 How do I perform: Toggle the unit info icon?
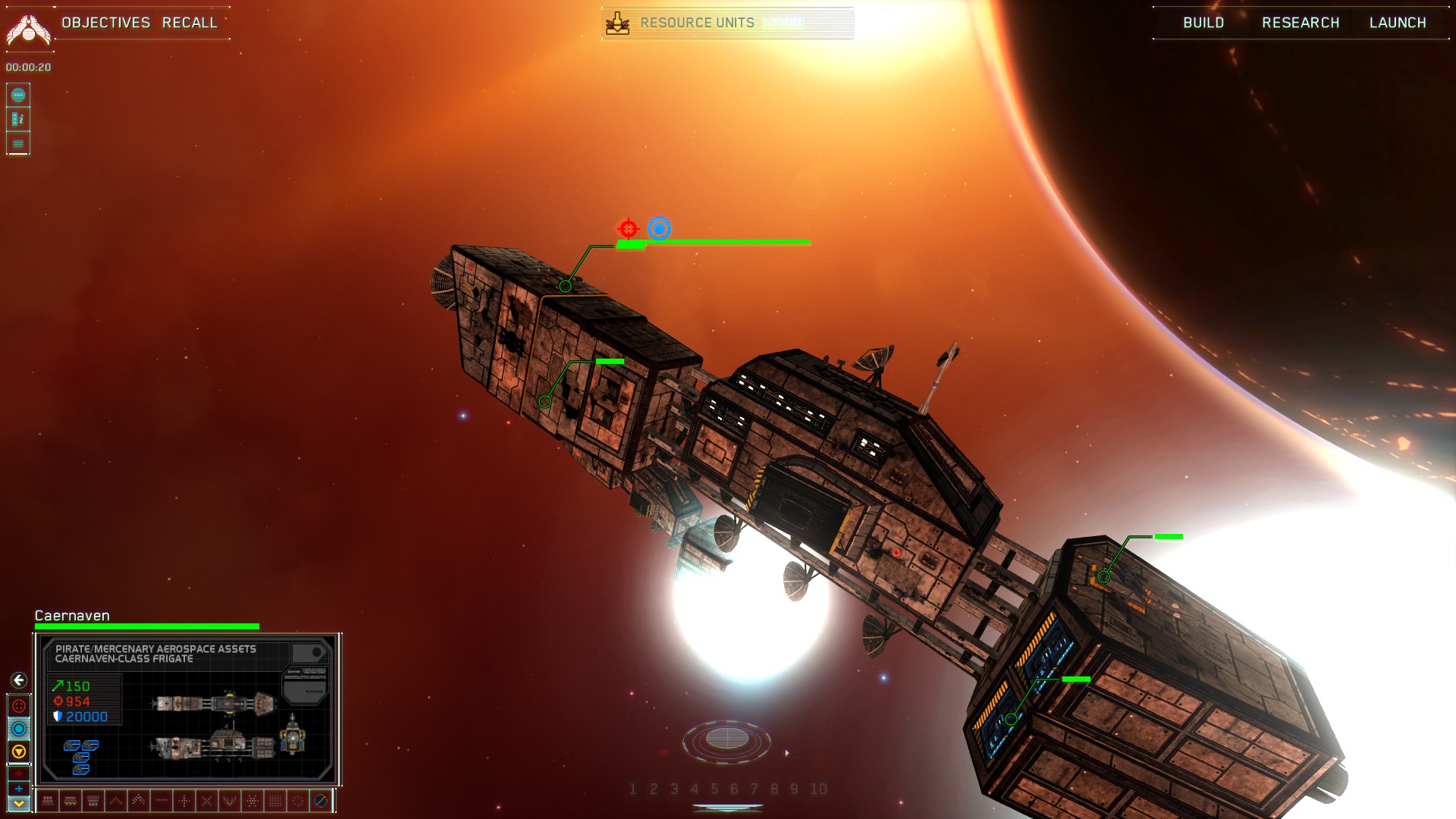[x=18, y=119]
